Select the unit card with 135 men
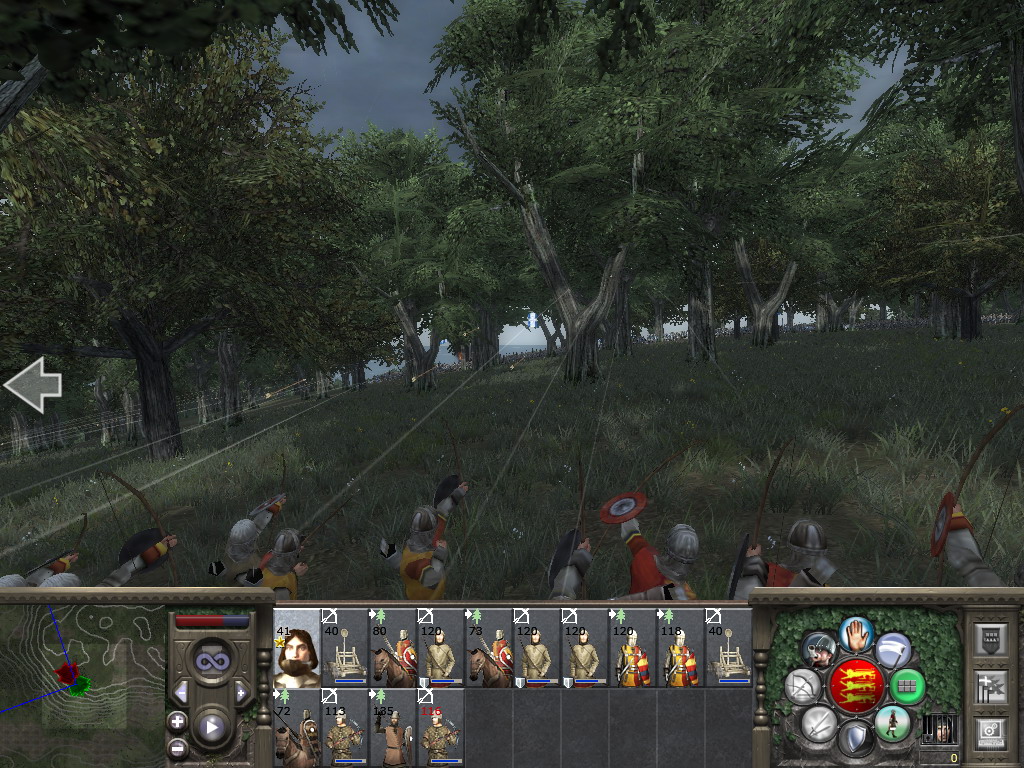 (393, 727)
